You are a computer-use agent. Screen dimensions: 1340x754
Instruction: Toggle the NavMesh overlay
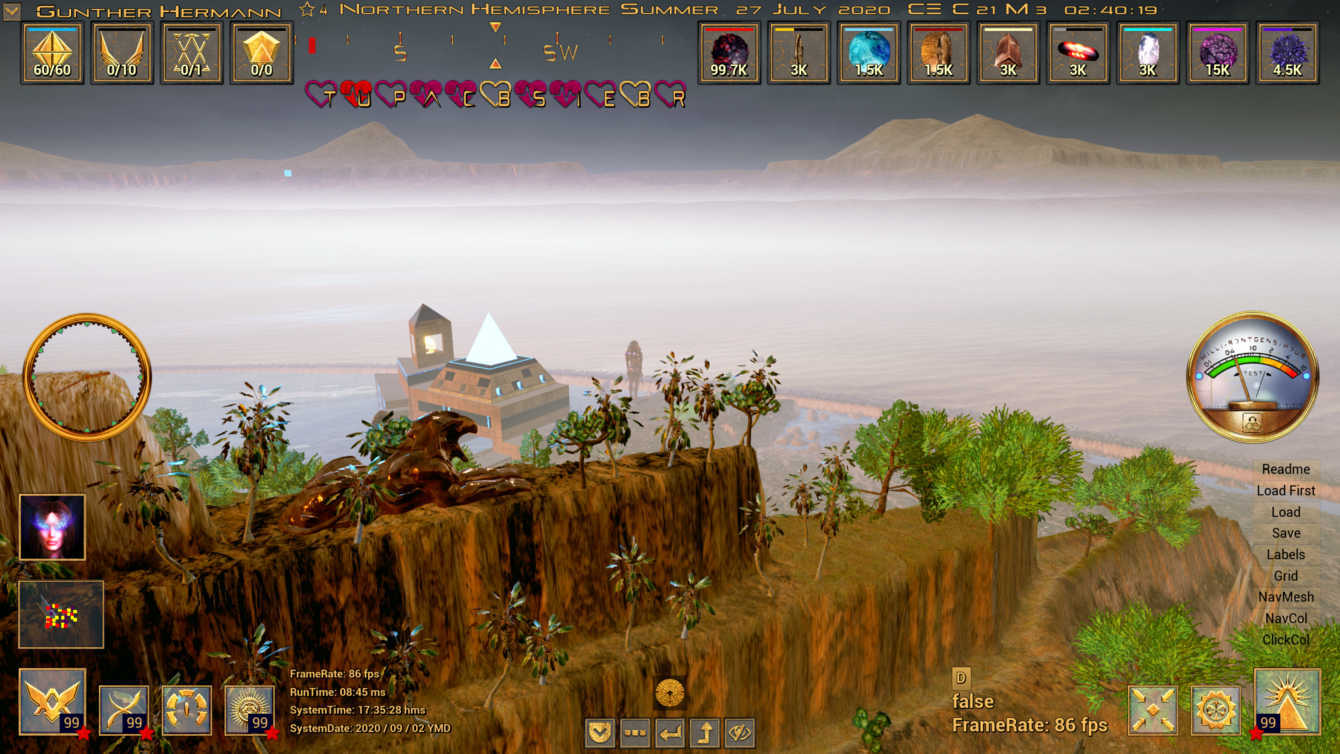pyautogui.click(x=1285, y=597)
